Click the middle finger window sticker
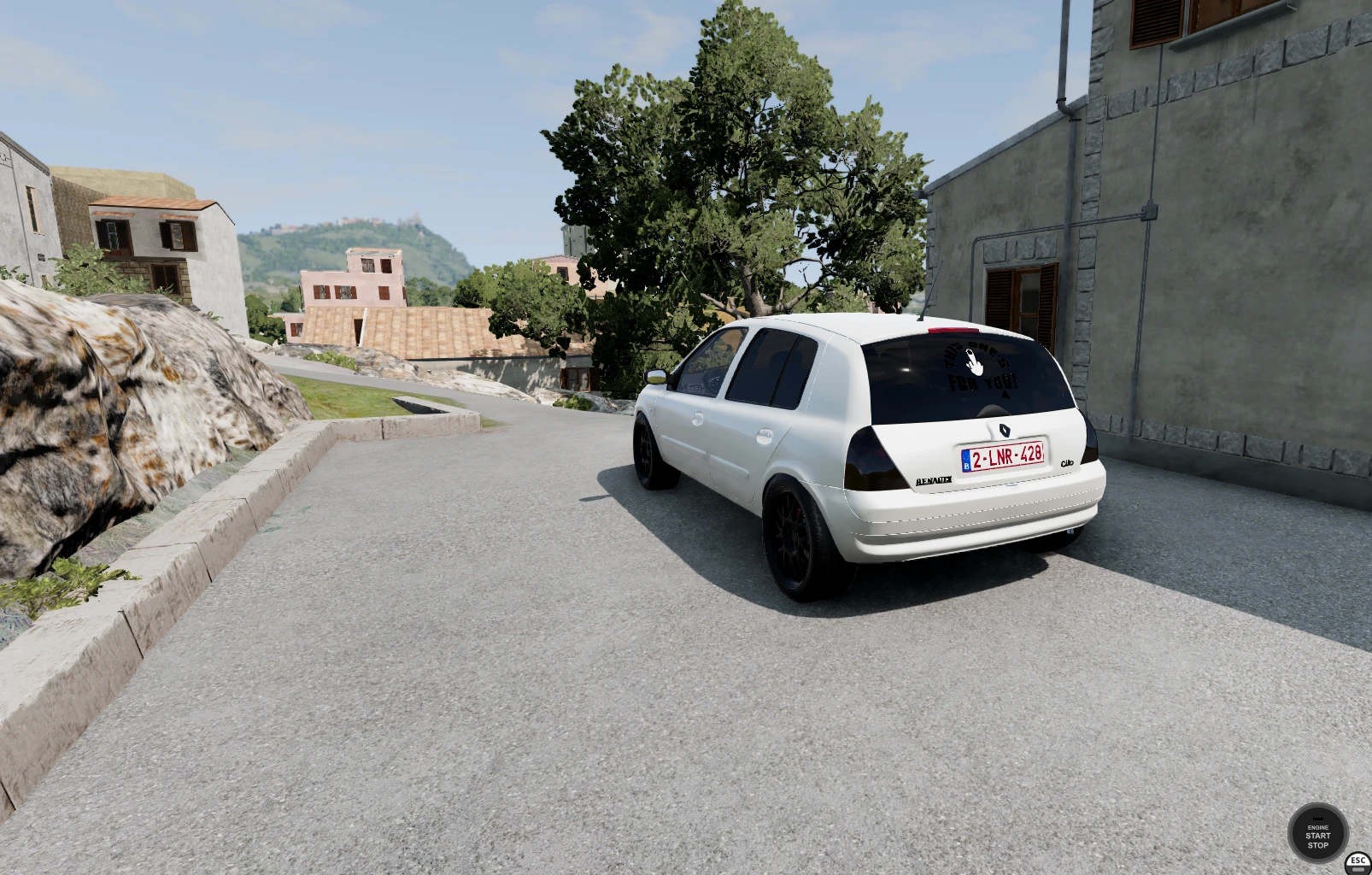 (973, 363)
